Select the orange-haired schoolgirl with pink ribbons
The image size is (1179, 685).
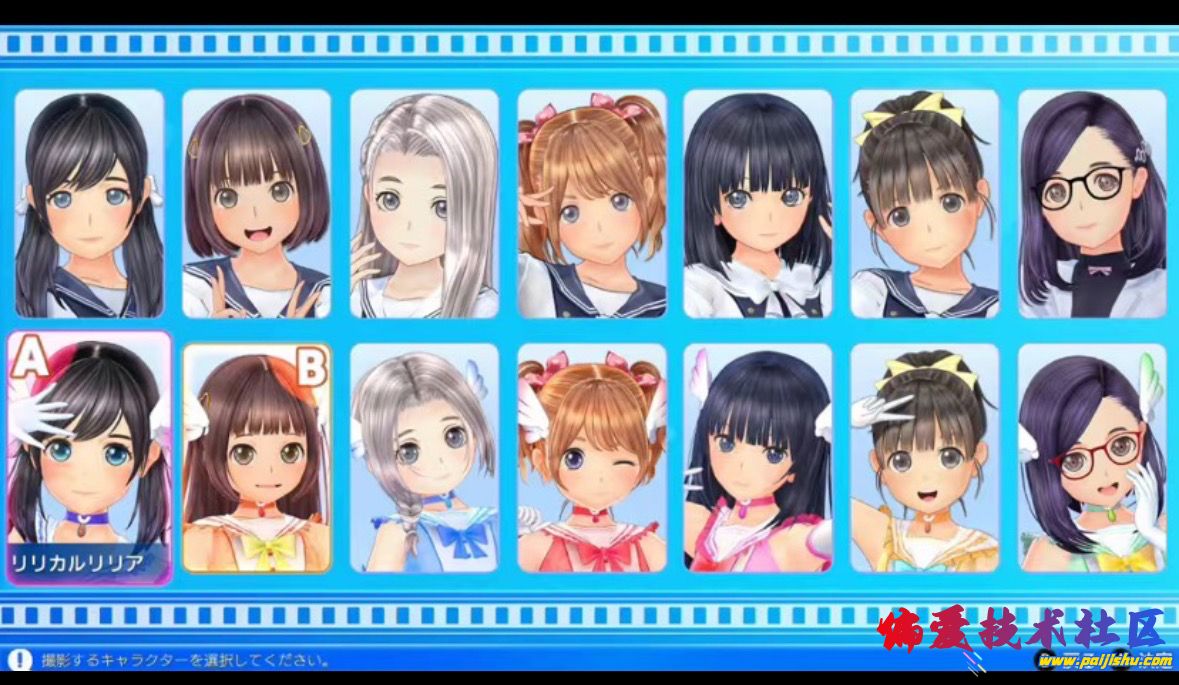[x=592, y=203]
